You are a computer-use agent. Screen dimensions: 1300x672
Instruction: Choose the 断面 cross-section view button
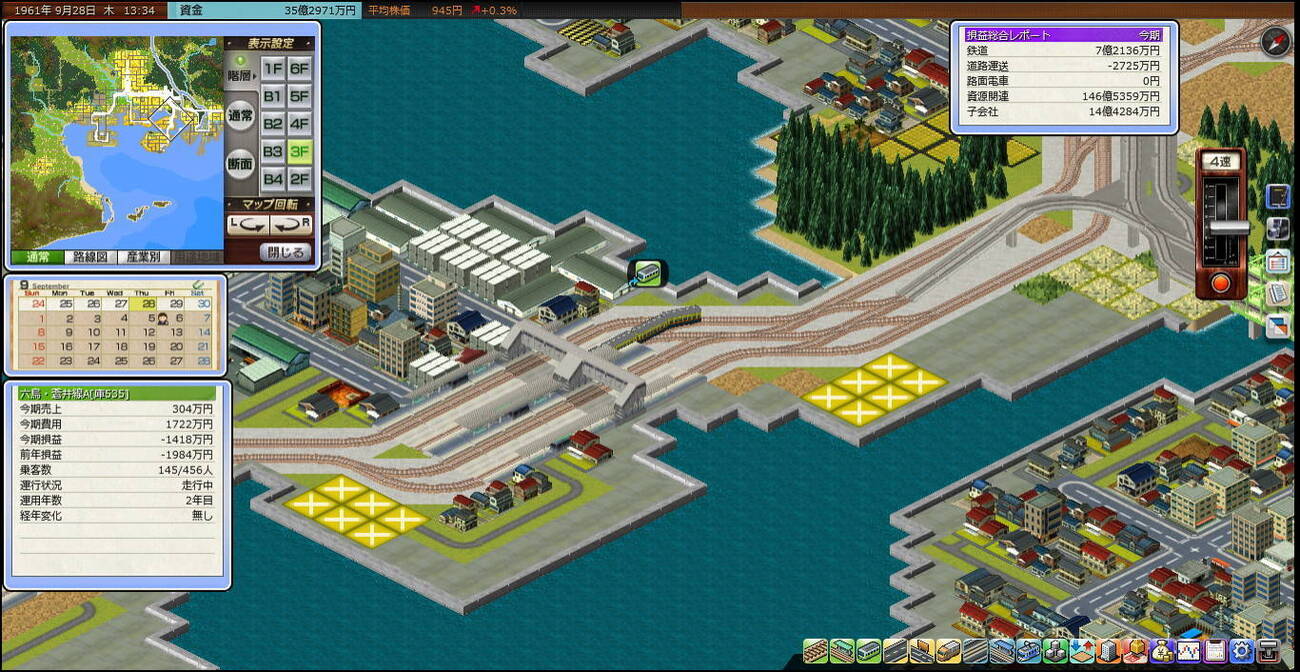tap(240, 164)
